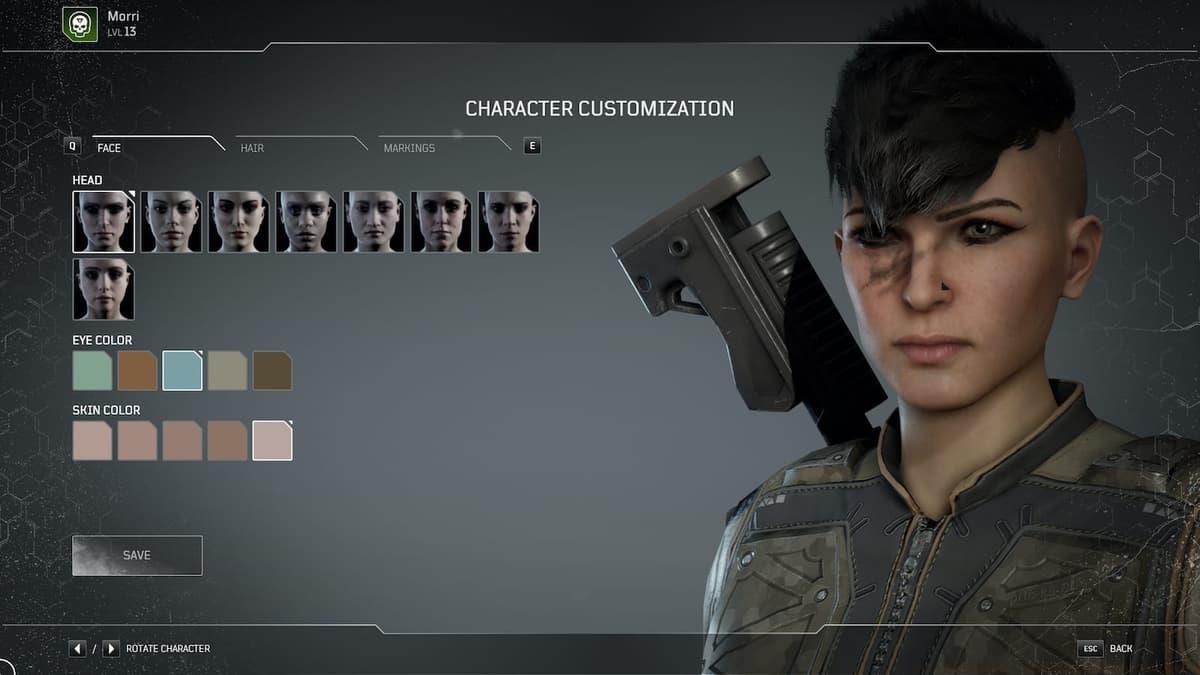The image size is (1200, 675).
Task: Select the orange-brown eye color swatch
Action: (137, 371)
